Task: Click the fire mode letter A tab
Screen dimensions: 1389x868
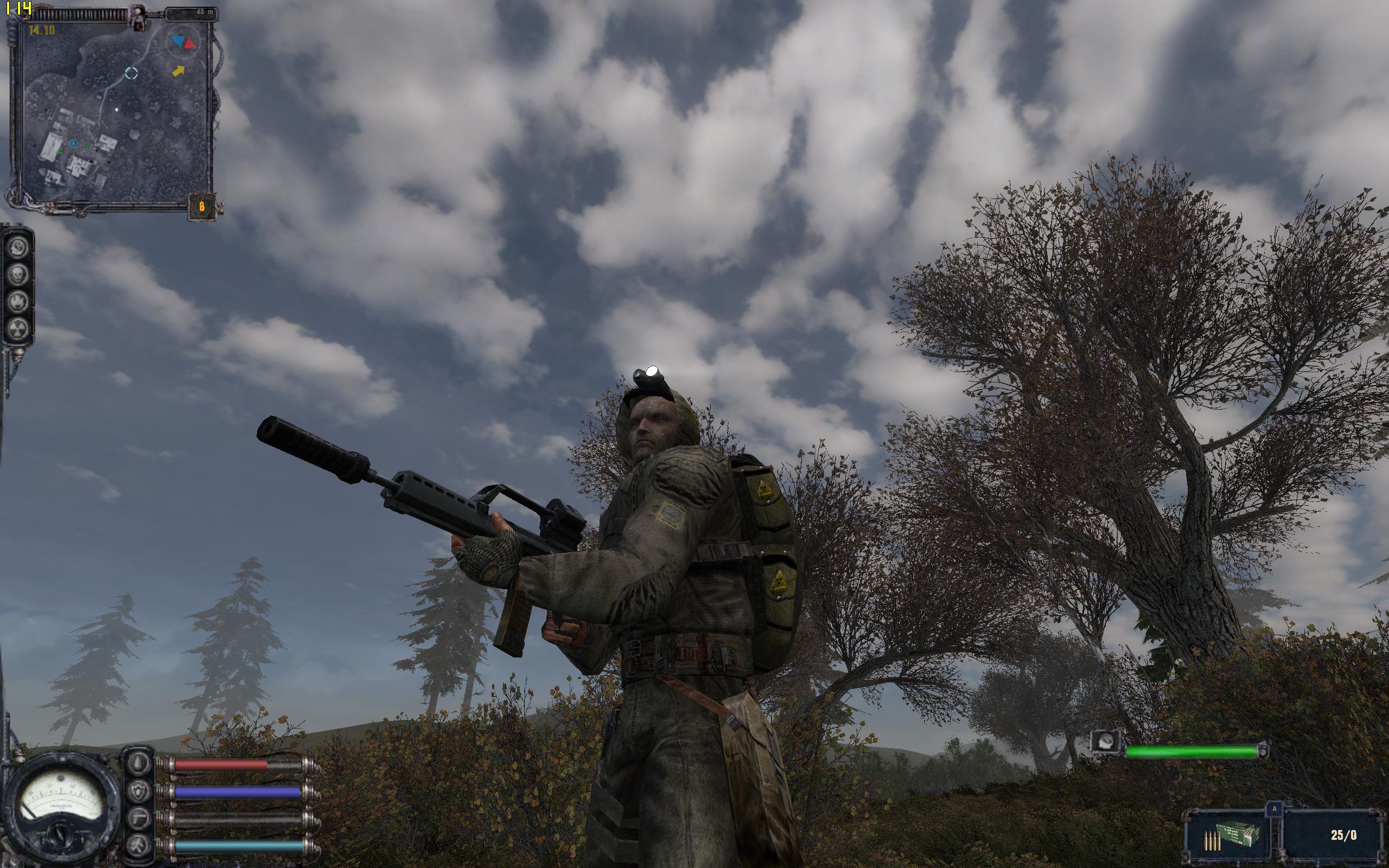Action: pos(1273,807)
